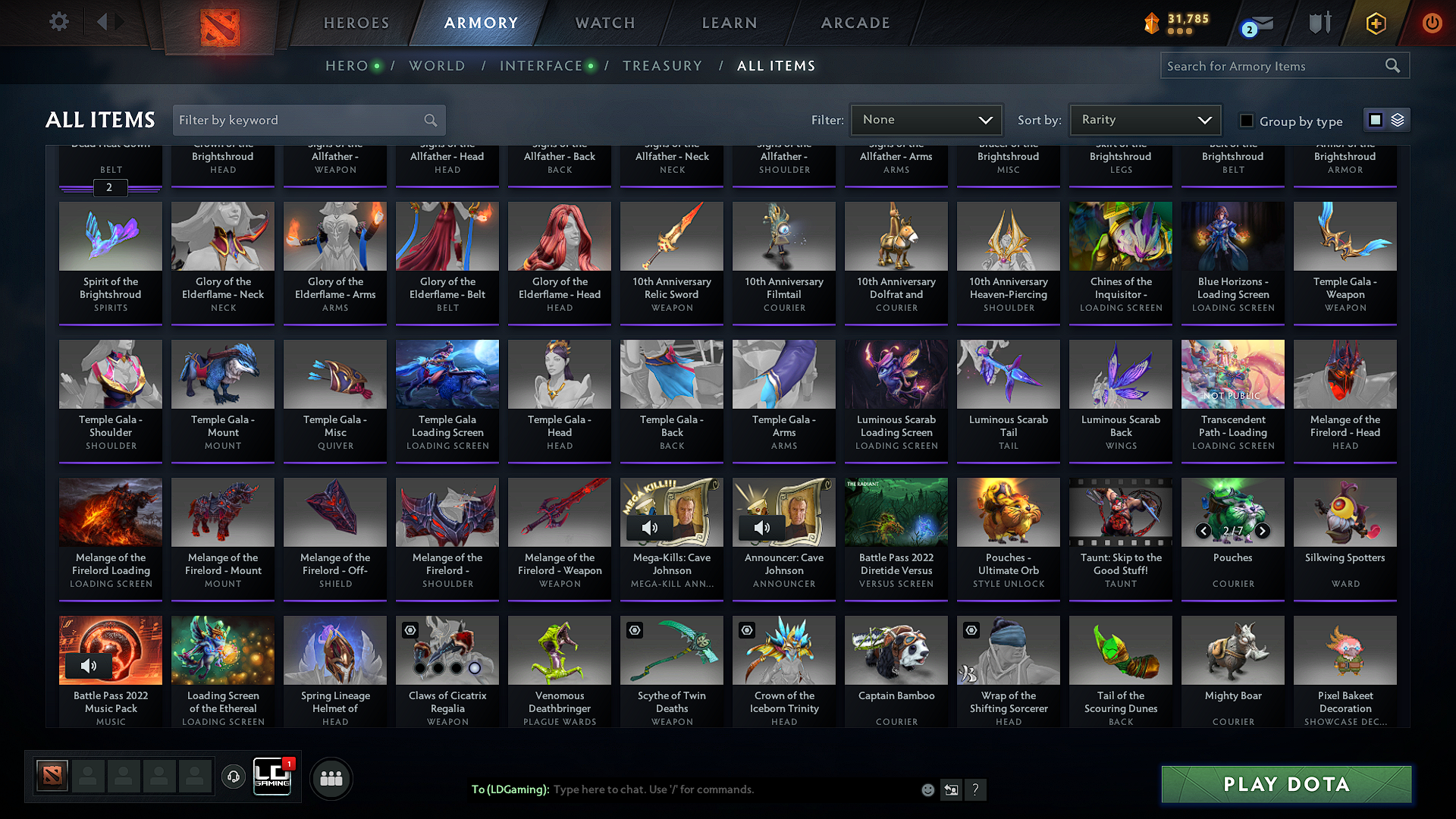Open the emoticon picker beside chat
The width and height of the screenshot is (1456, 819).
pyautogui.click(x=927, y=789)
